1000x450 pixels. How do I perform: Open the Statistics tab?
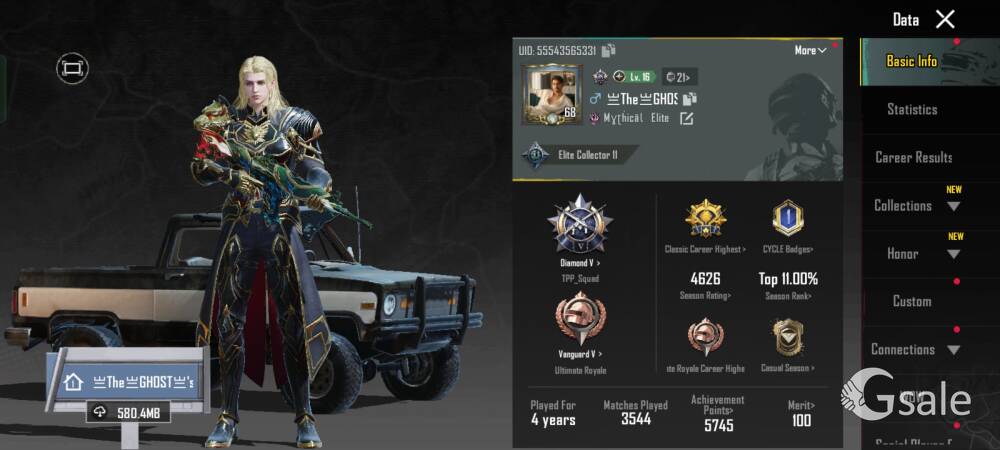(912, 109)
